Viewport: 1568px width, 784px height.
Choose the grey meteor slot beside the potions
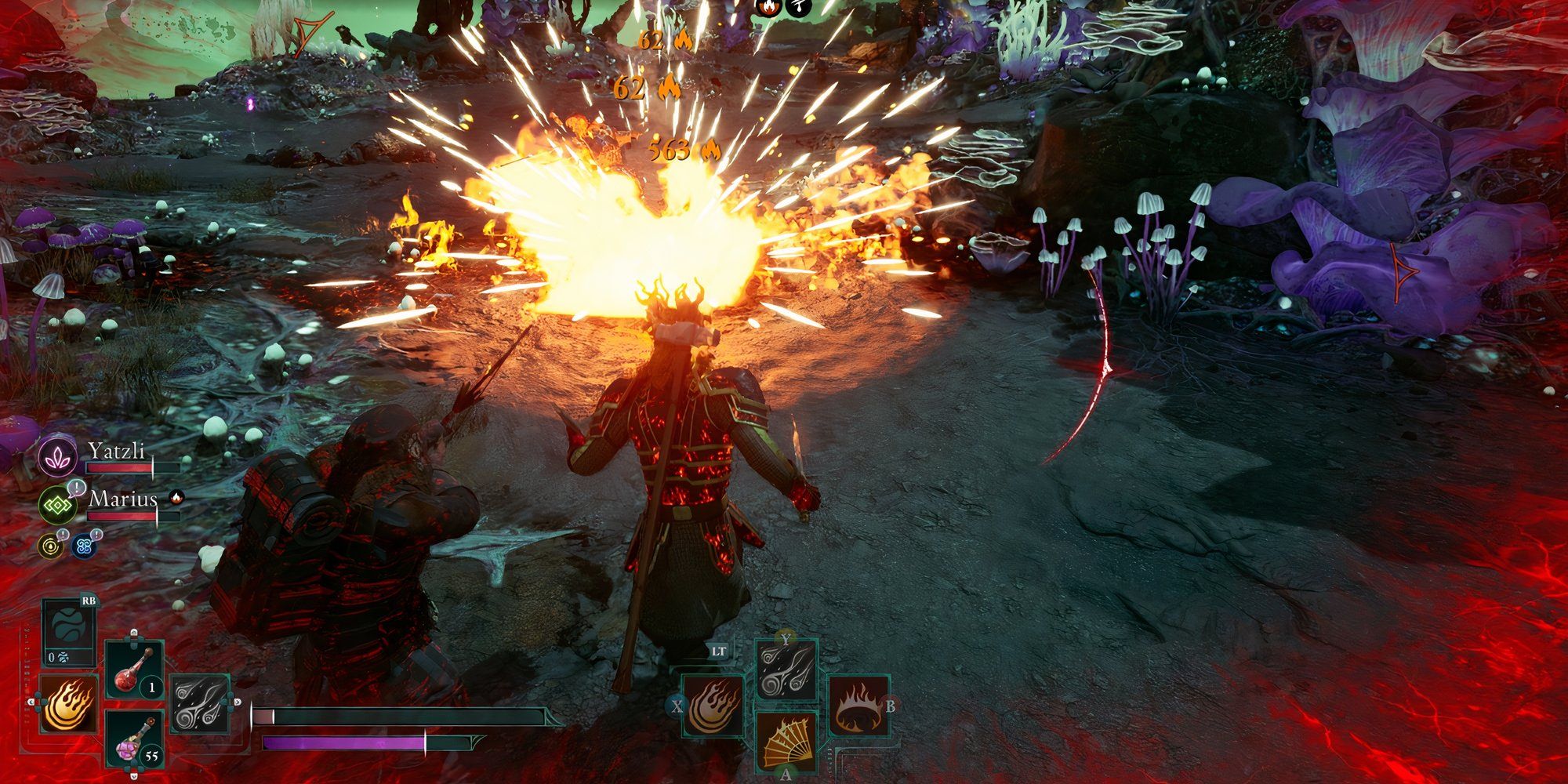pyautogui.click(x=199, y=703)
